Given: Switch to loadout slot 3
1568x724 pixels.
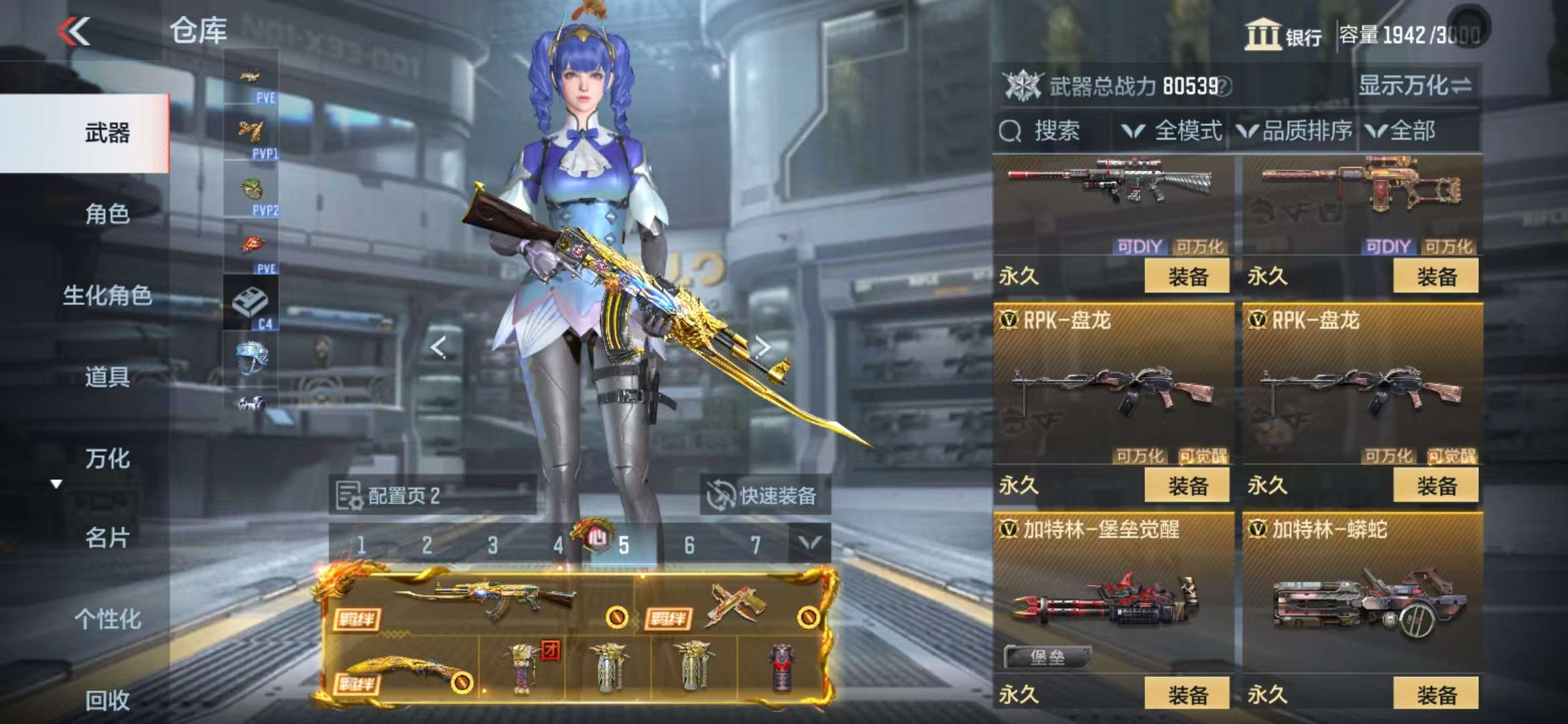Looking at the screenshot, I should point(493,545).
